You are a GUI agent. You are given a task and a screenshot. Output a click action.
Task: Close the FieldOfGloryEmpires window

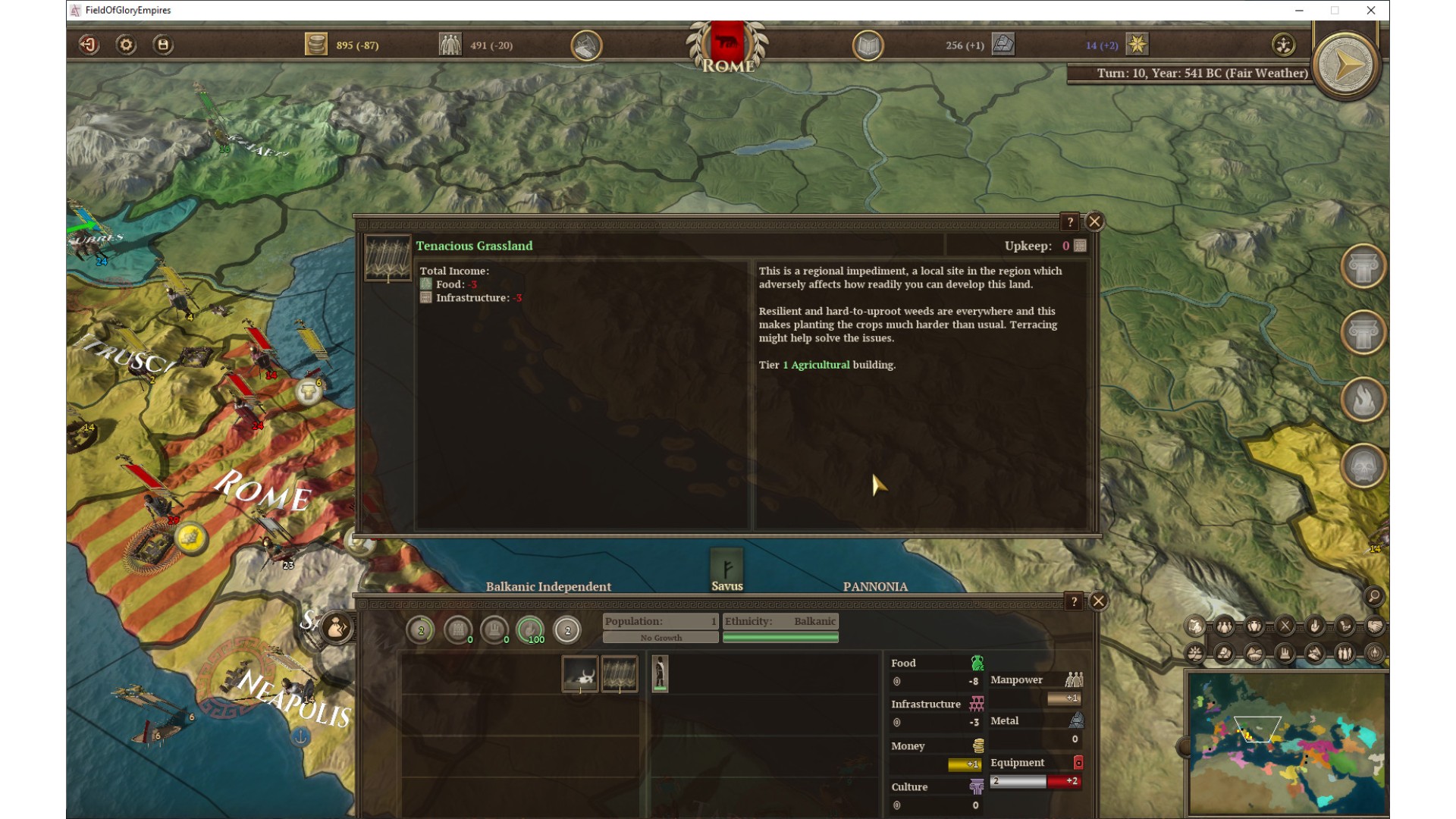click(1371, 10)
